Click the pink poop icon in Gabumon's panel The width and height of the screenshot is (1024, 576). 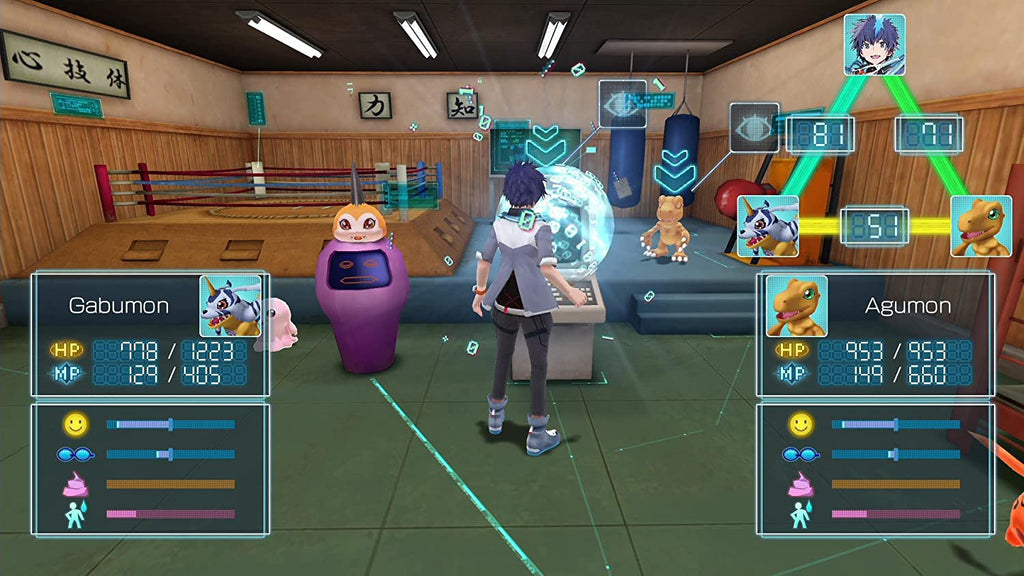76,484
